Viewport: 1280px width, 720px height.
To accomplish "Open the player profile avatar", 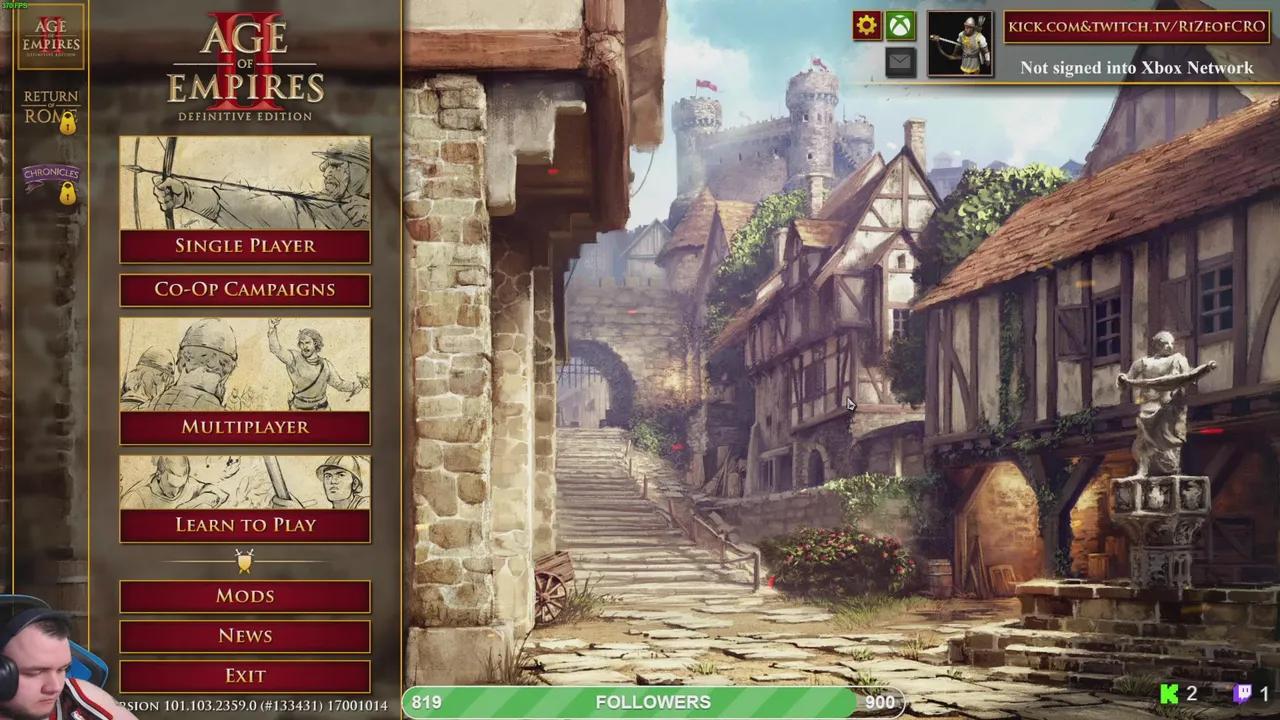I will pyautogui.click(x=960, y=44).
